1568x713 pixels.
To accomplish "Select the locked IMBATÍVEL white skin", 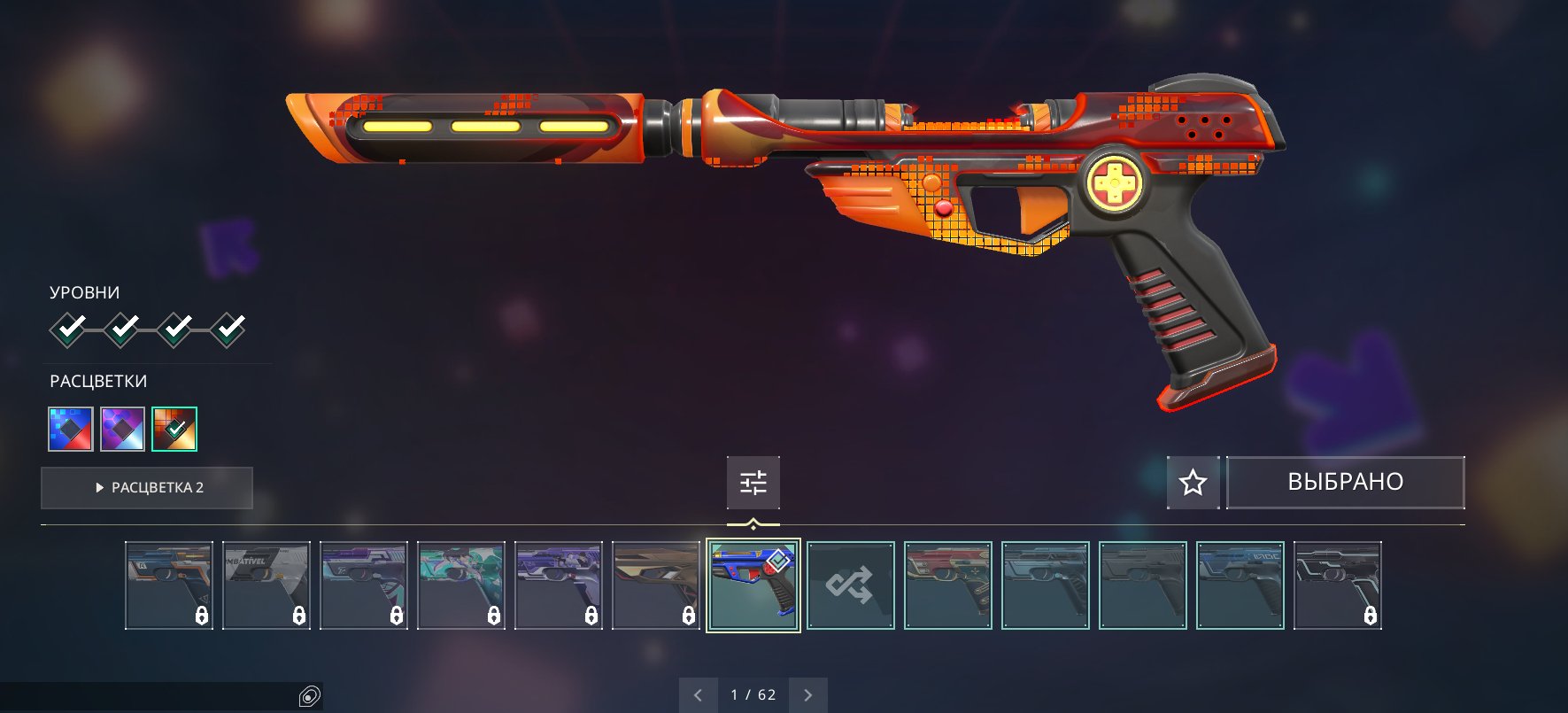I will coord(266,585).
